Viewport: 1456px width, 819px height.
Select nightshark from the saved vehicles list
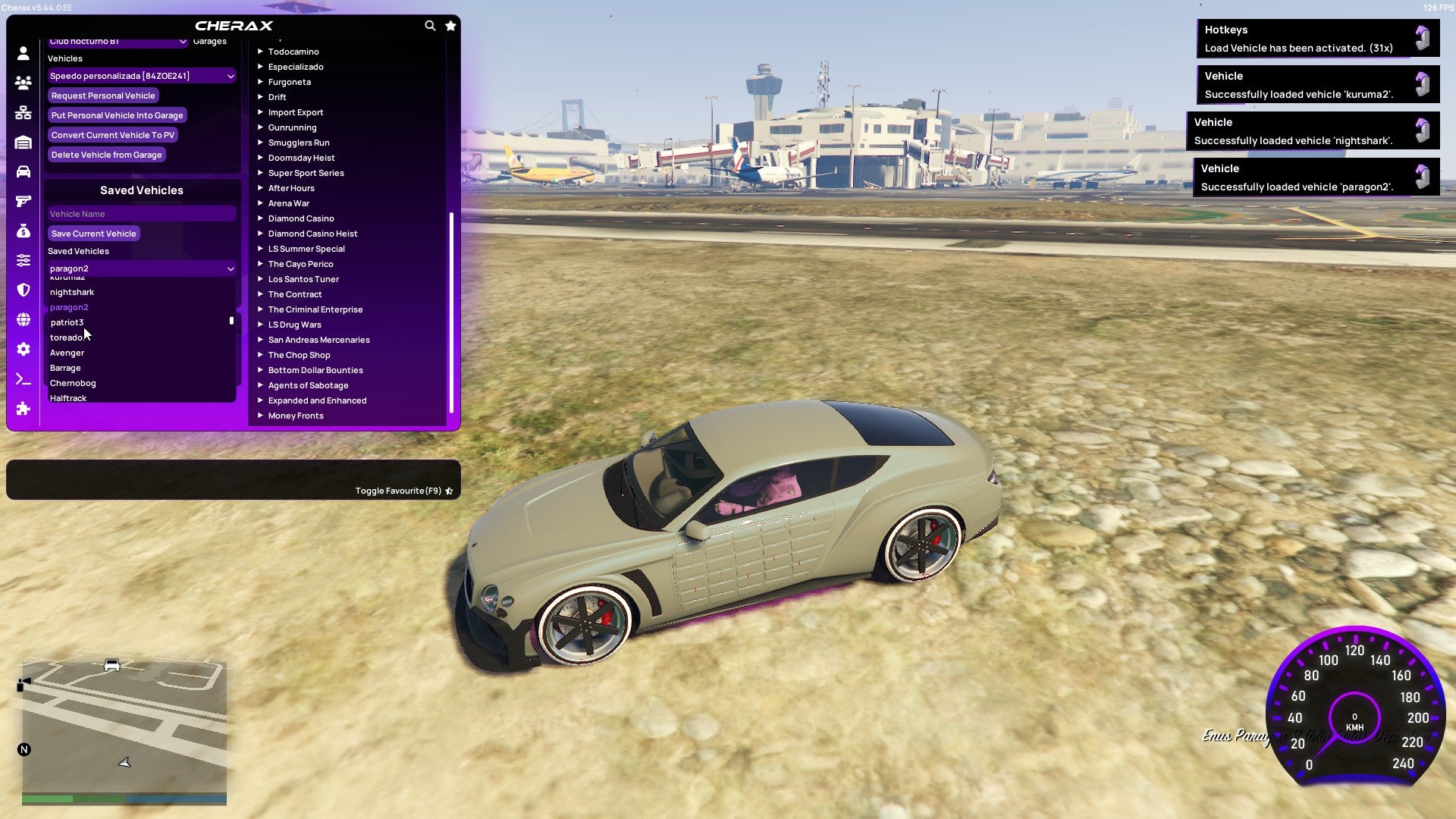(72, 292)
